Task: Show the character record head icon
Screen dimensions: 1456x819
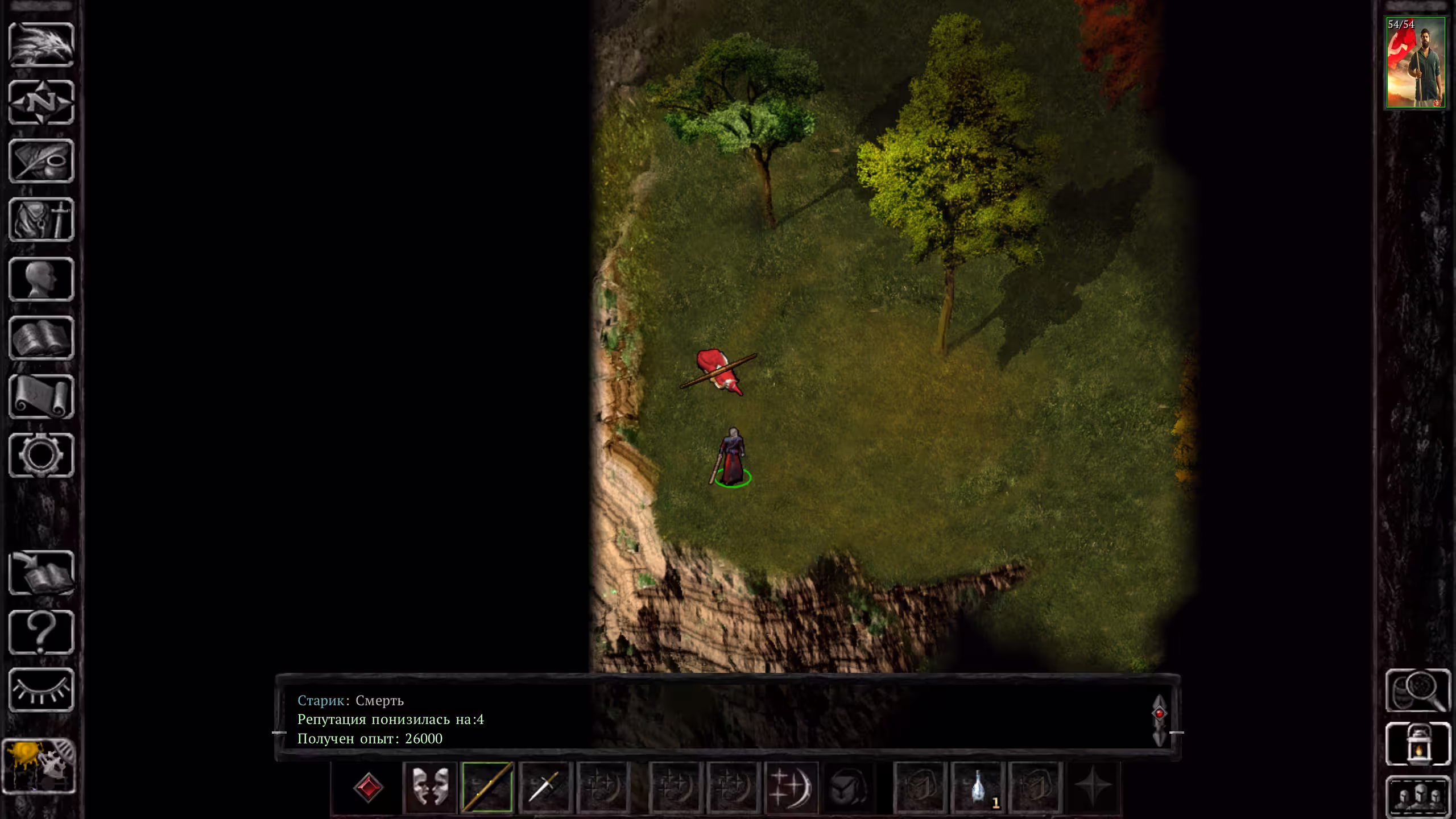Action: point(42,279)
